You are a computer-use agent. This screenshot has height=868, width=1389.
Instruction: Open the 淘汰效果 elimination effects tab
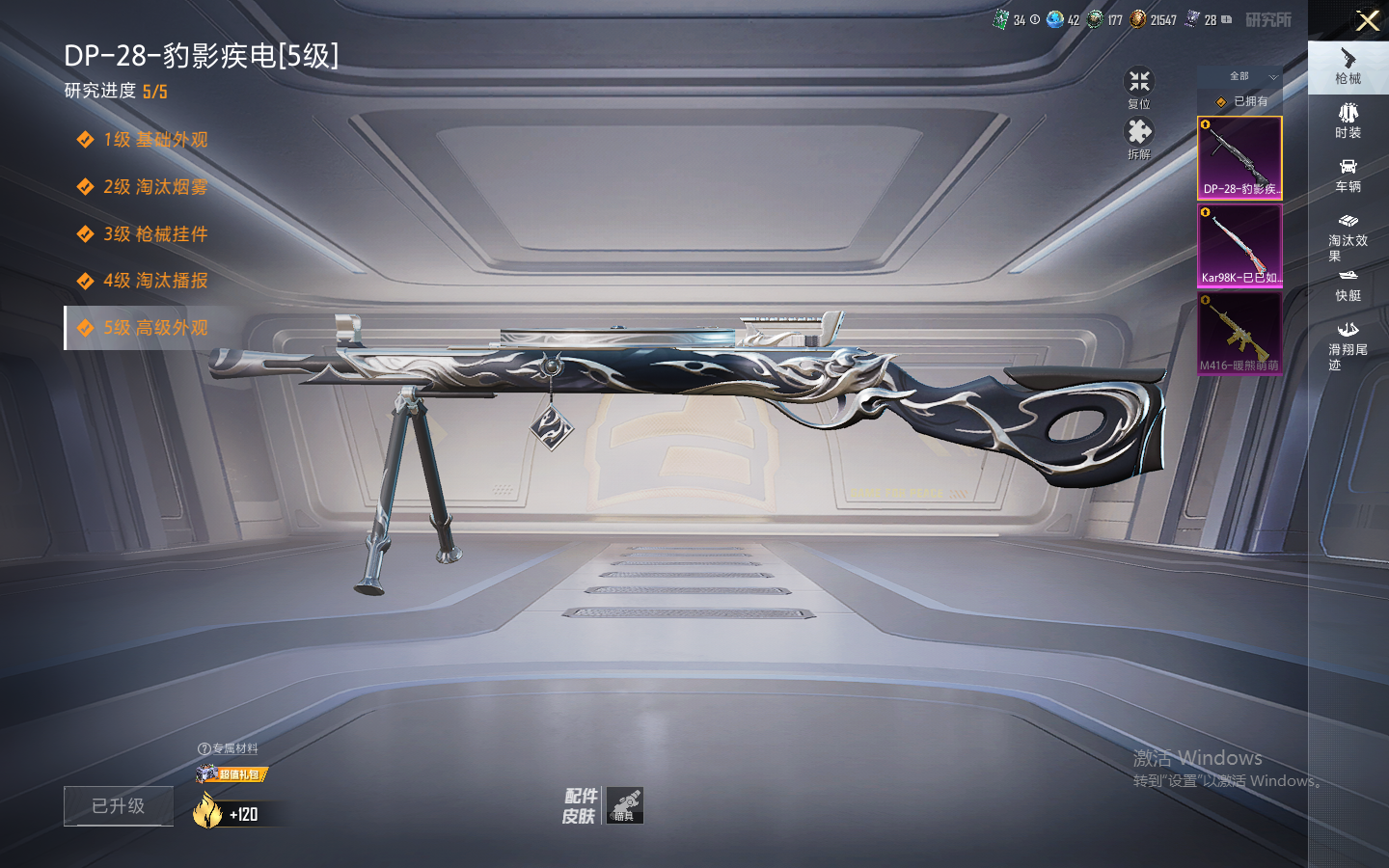pyautogui.click(x=1348, y=236)
